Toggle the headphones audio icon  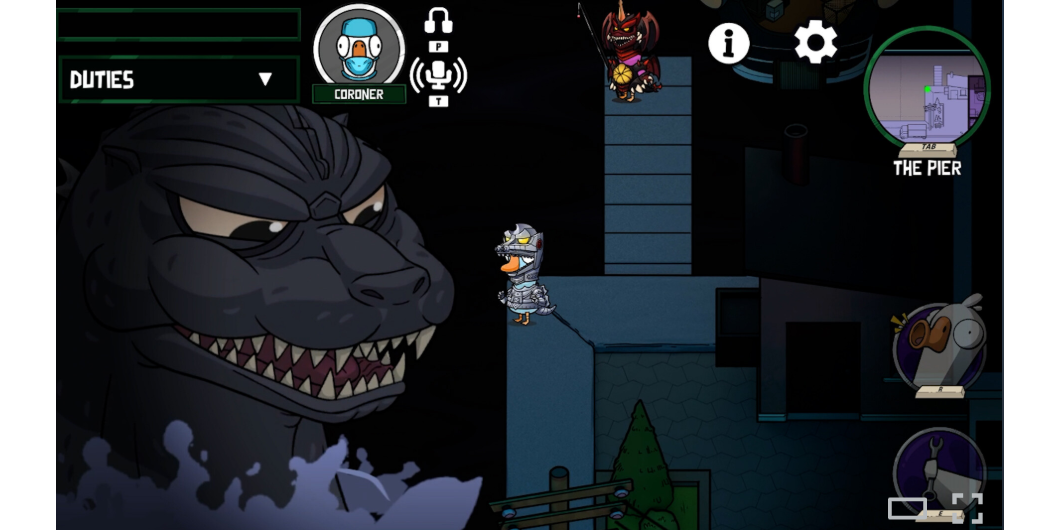438,21
